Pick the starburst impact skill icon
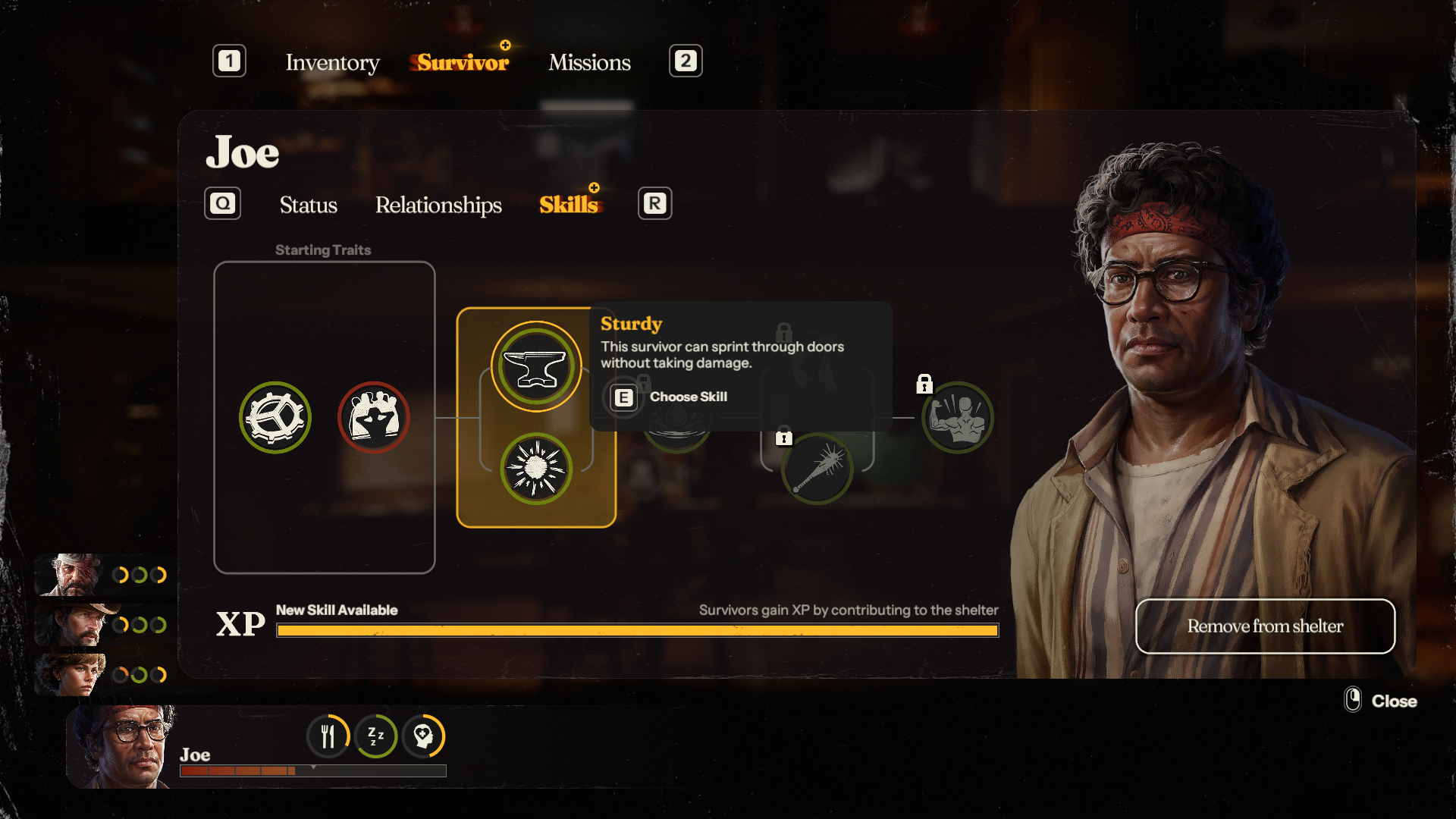This screenshot has height=819, width=1456. (536, 469)
